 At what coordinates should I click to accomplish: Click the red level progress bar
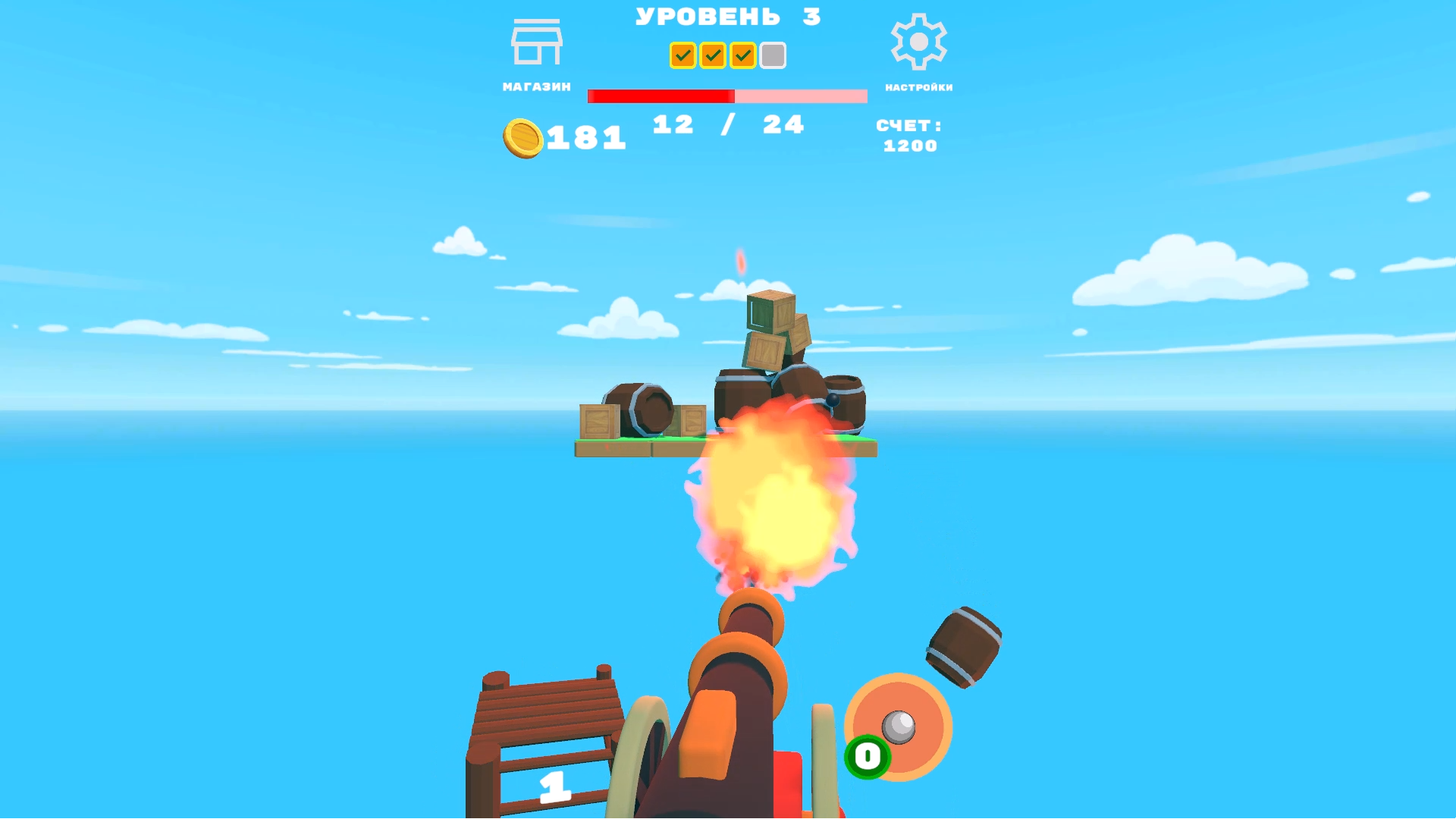[x=660, y=96]
